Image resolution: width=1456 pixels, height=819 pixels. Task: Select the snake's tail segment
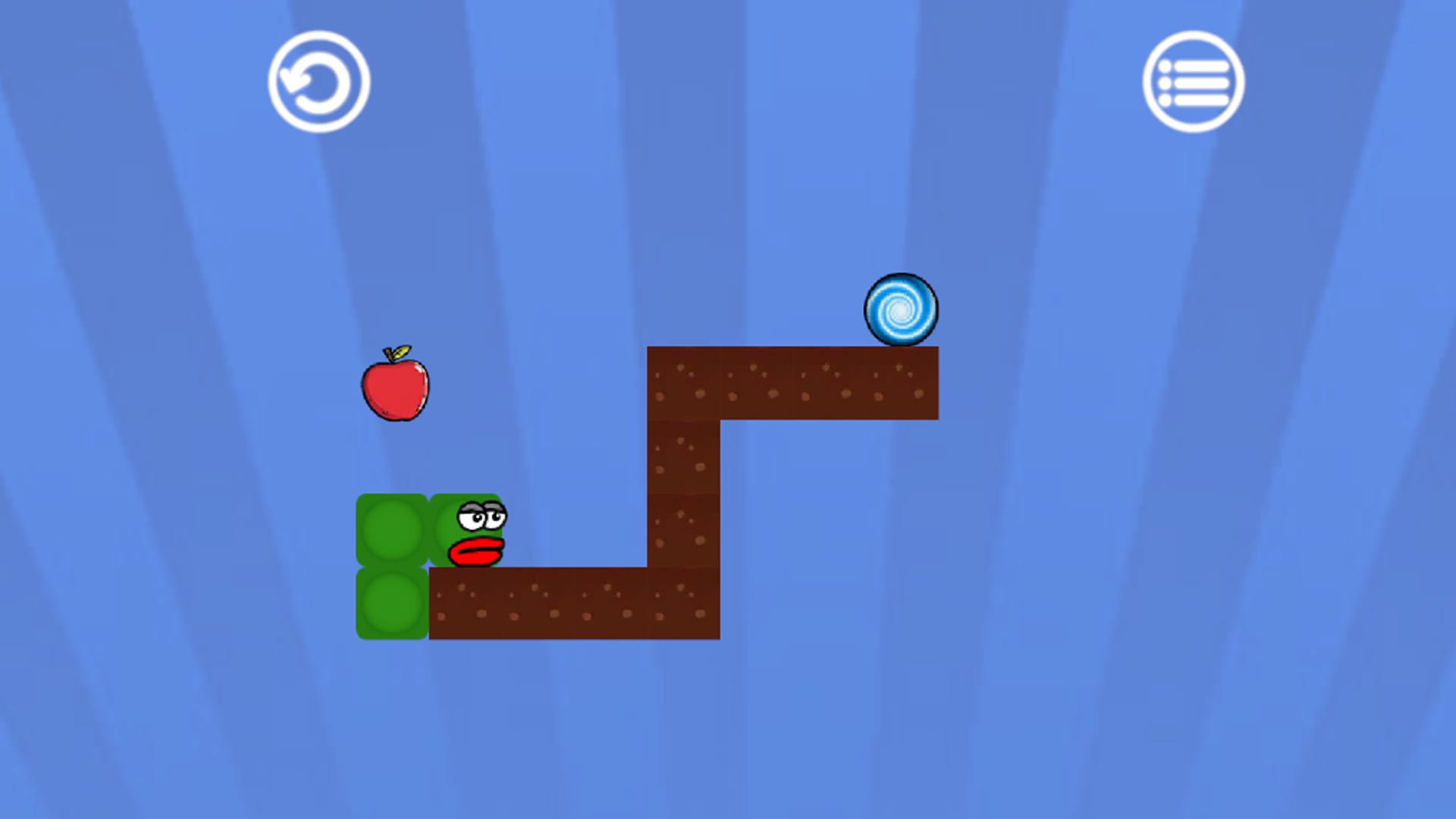(391, 603)
